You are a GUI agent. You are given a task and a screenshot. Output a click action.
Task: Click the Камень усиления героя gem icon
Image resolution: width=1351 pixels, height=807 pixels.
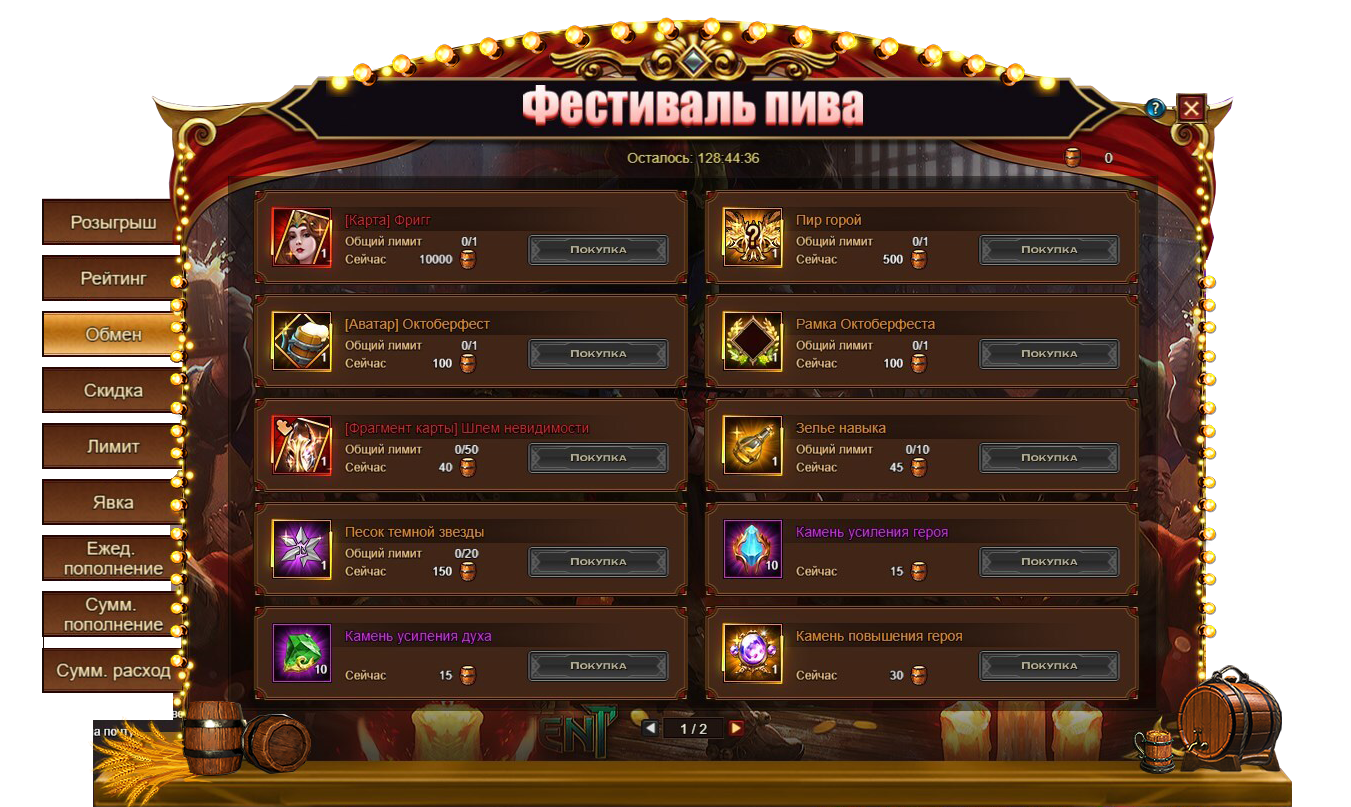[x=753, y=549]
